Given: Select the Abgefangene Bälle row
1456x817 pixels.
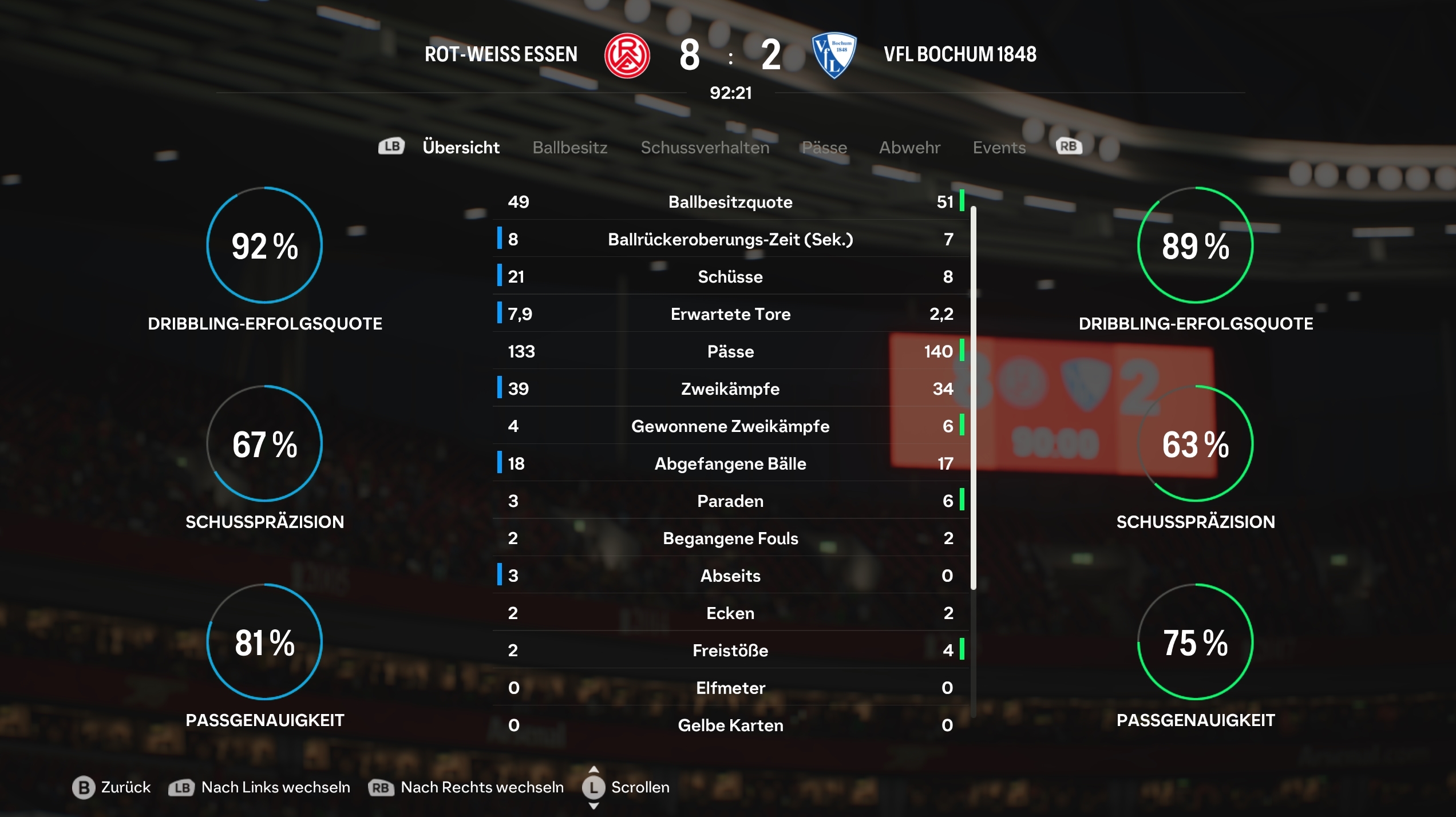Looking at the screenshot, I should click(x=730, y=463).
